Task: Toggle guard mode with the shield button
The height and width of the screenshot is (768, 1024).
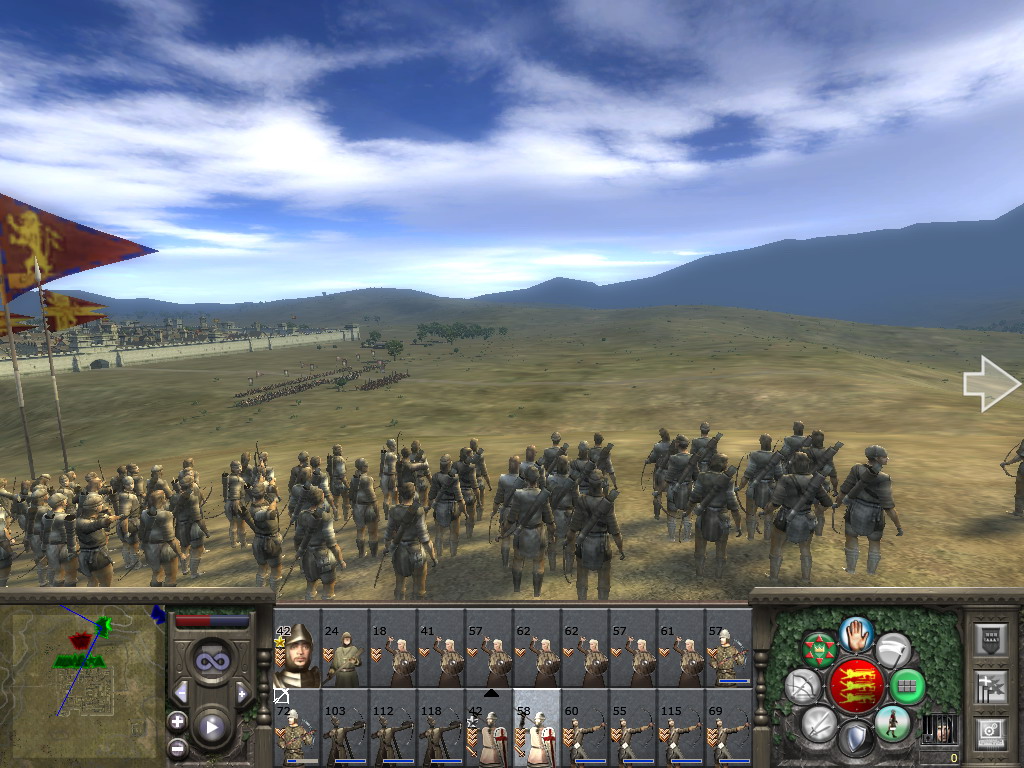Action: [x=856, y=739]
